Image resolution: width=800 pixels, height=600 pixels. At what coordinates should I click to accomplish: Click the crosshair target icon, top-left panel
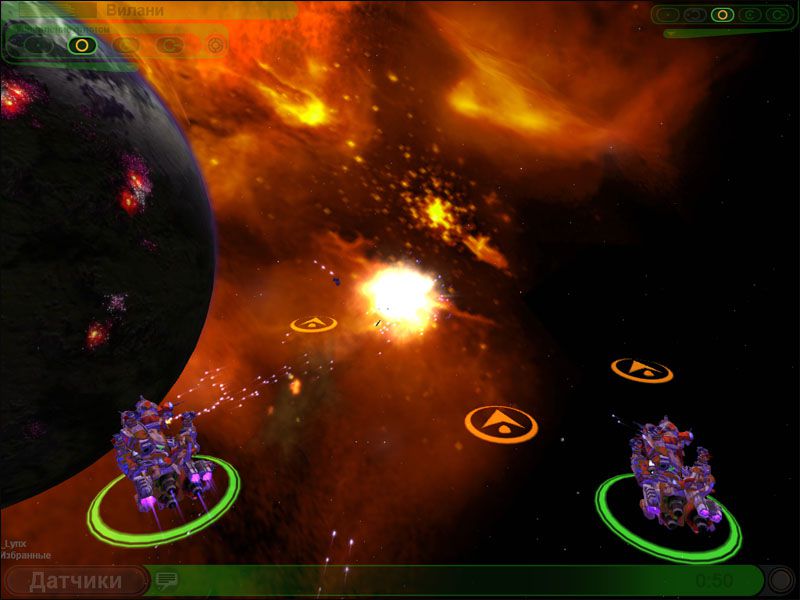215,45
